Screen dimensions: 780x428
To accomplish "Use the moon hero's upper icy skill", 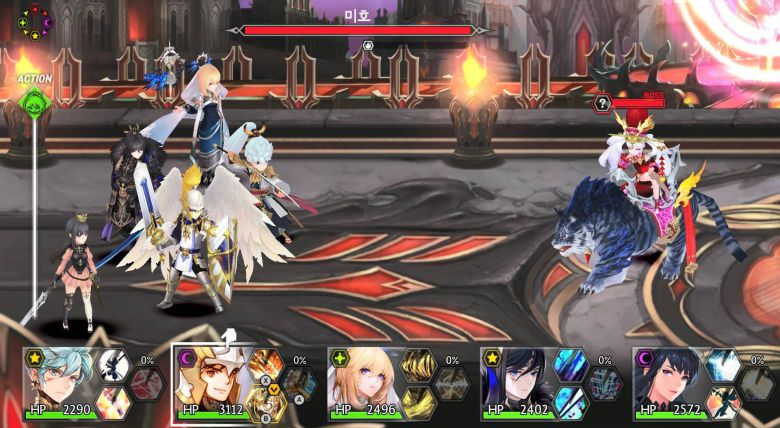I will pyautogui.click(x=722, y=365).
